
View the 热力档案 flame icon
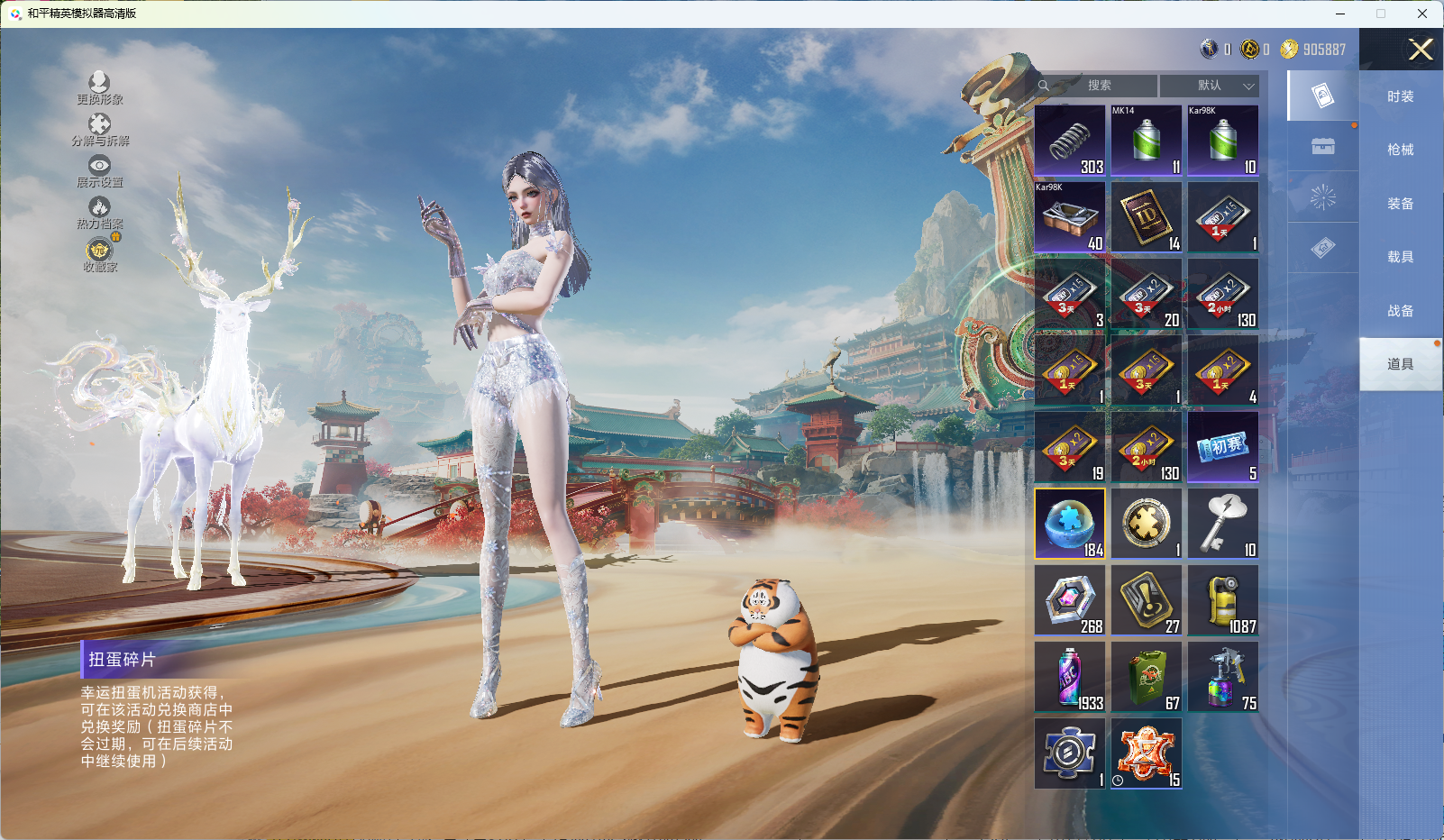click(99, 208)
